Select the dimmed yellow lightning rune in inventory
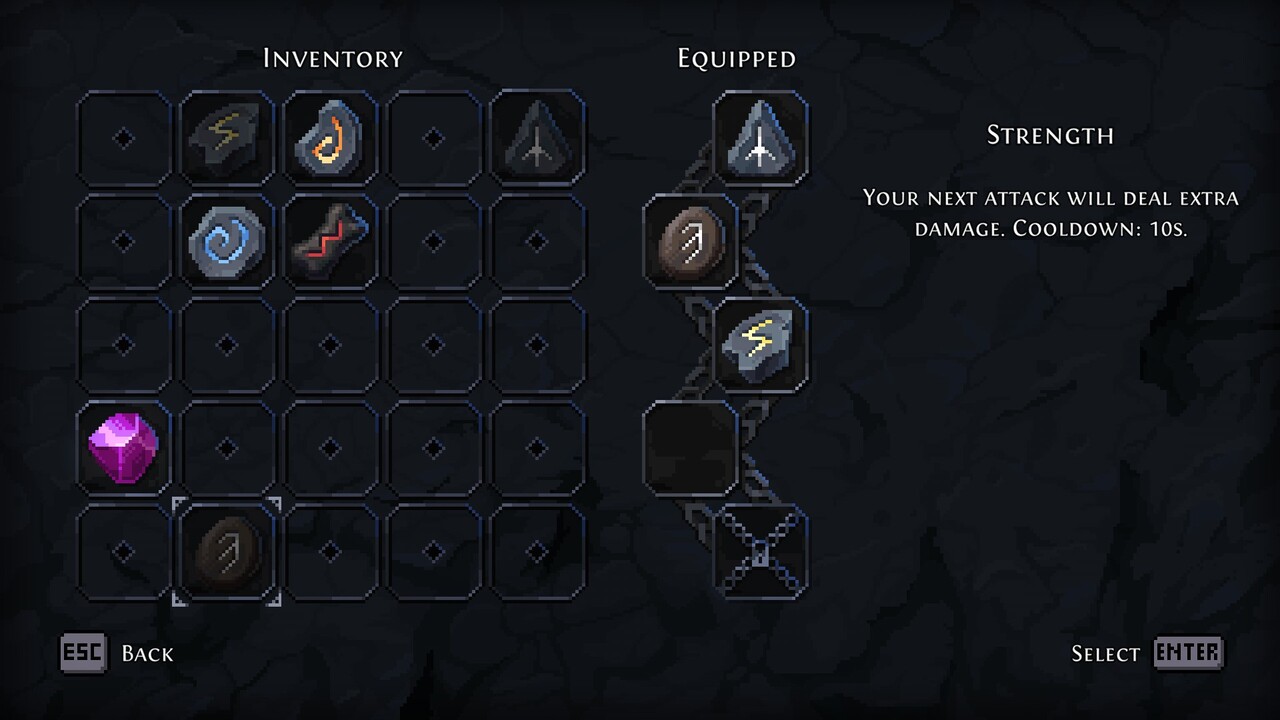Image resolution: width=1280 pixels, height=720 pixels. tap(227, 138)
